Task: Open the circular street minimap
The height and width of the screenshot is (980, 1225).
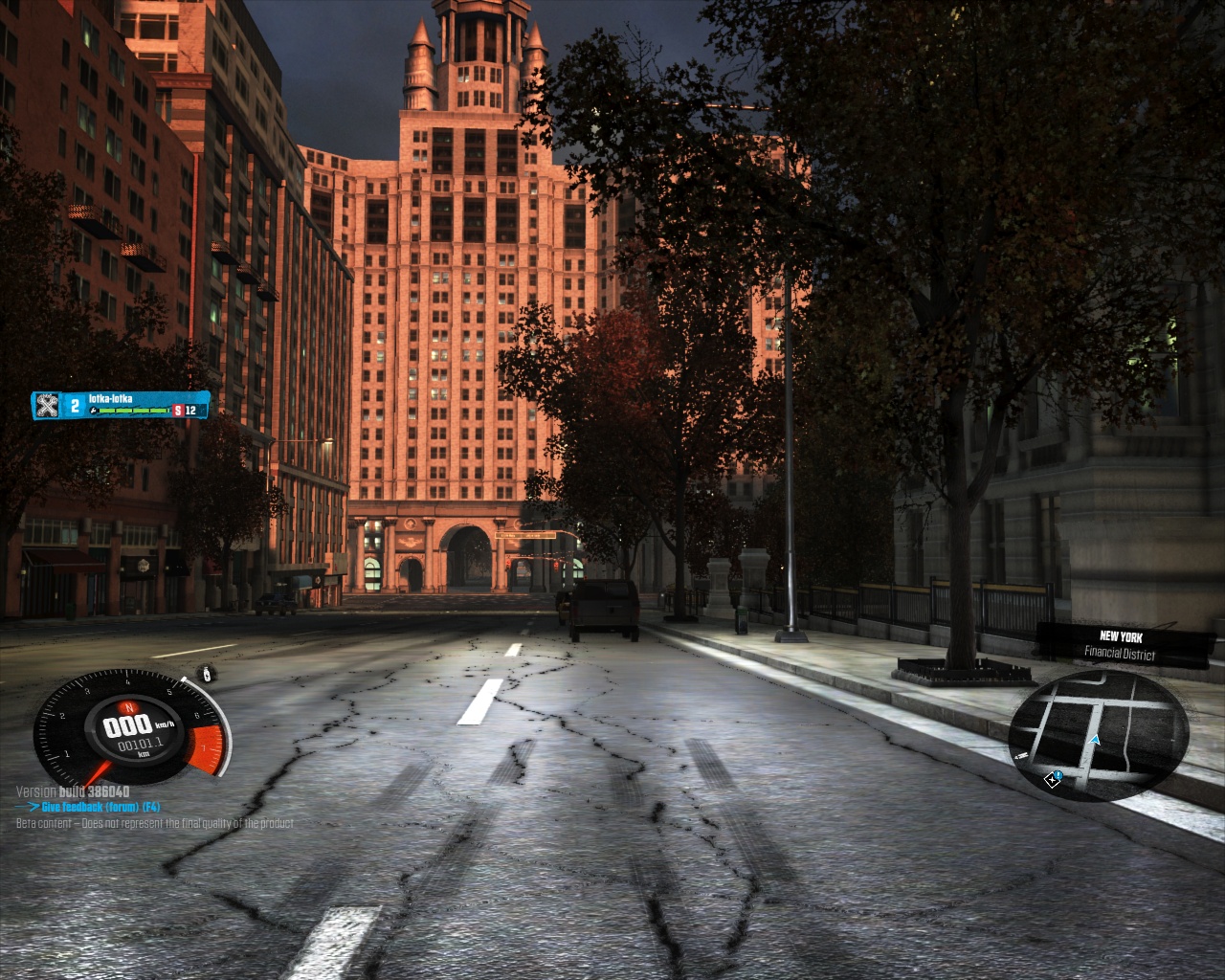Action: pyautogui.click(x=1099, y=735)
